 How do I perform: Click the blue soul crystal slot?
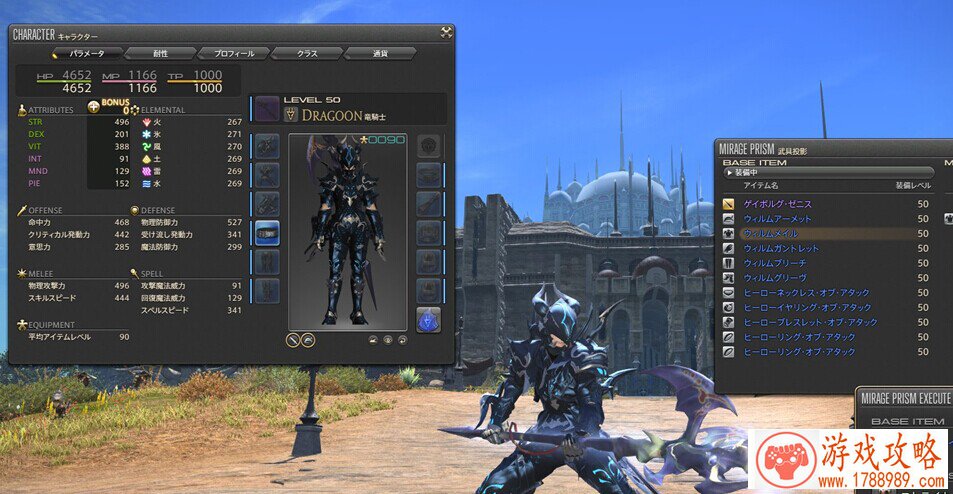tap(428, 319)
